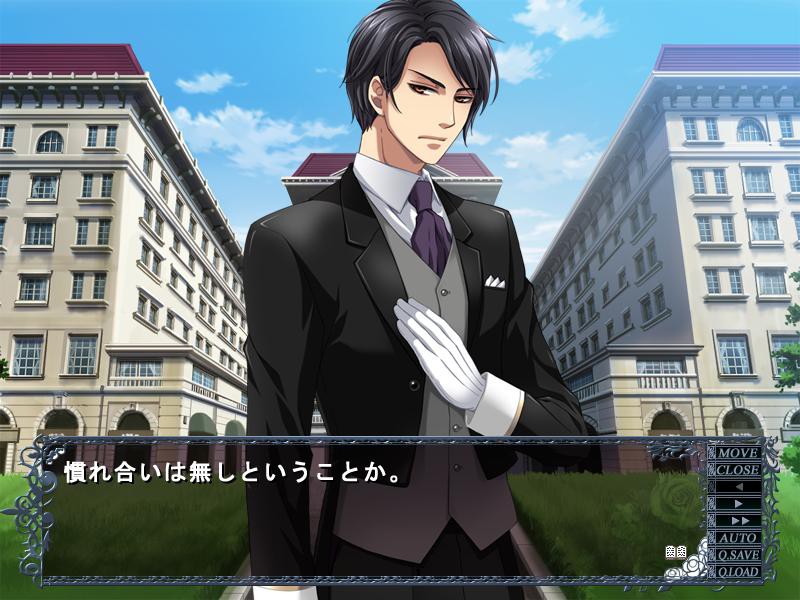
Task: Quick load with Q.LOAD
Action: (737, 571)
